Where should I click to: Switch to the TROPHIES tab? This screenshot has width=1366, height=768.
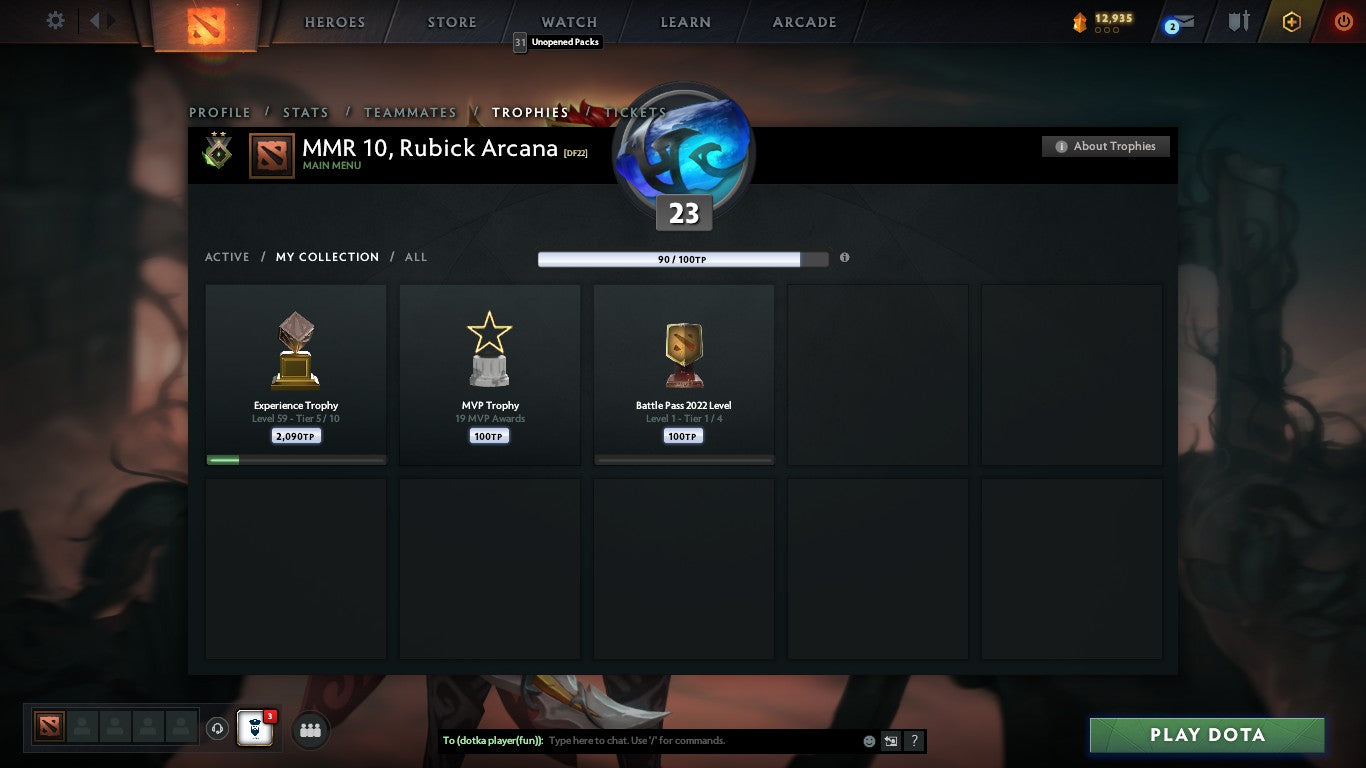pyautogui.click(x=531, y=112)
